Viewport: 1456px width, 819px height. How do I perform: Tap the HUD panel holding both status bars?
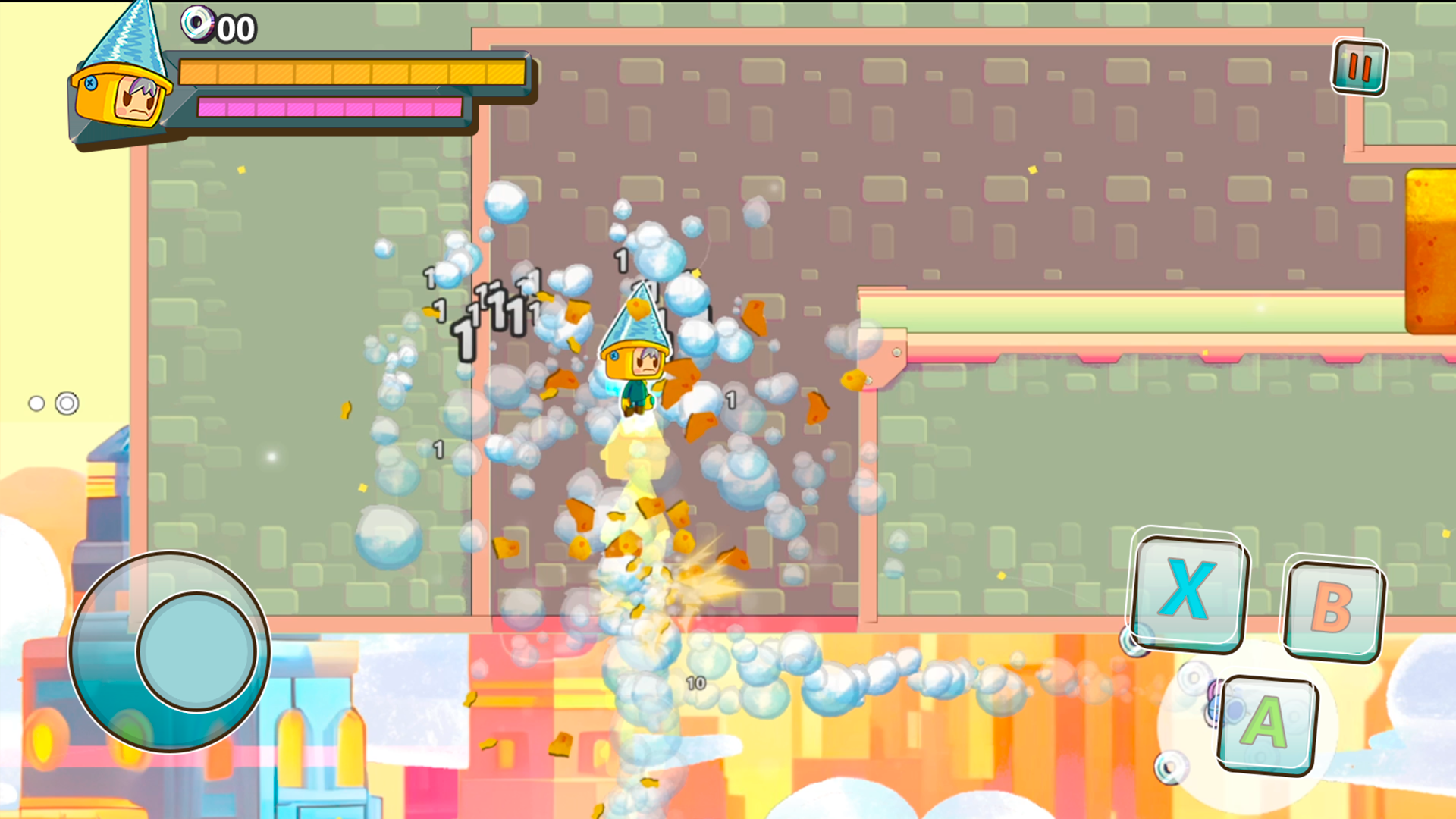[x=326, y=91]
